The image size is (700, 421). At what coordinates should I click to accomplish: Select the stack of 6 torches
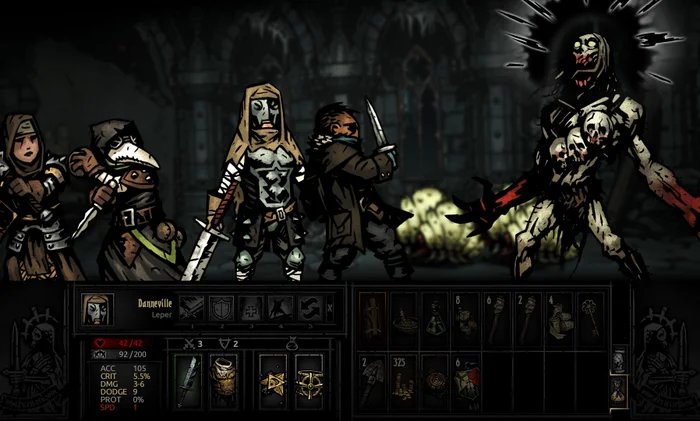click(x=497, y=320)
